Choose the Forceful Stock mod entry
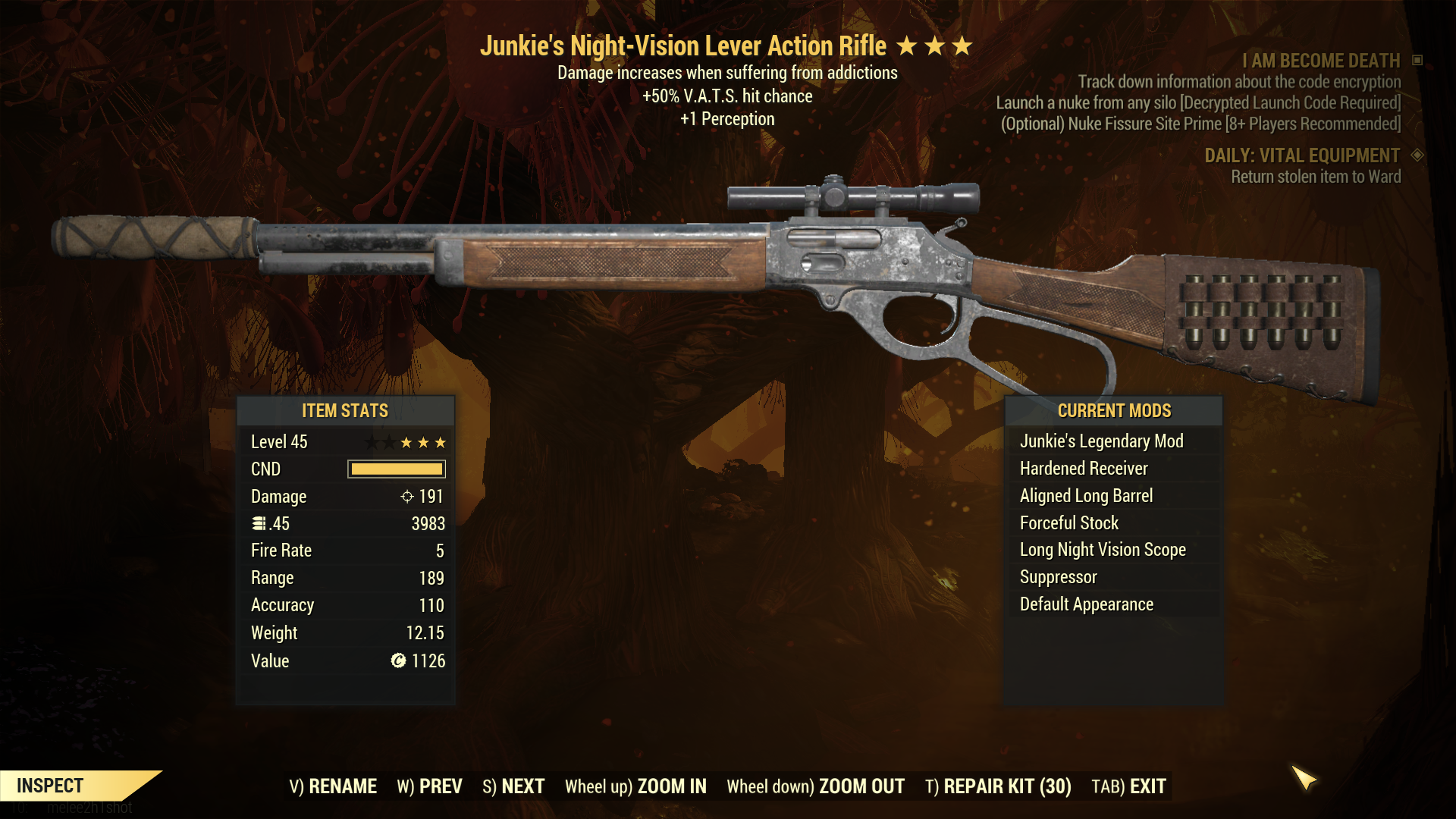This screenshot has width=1456, height=819. 1069,523
